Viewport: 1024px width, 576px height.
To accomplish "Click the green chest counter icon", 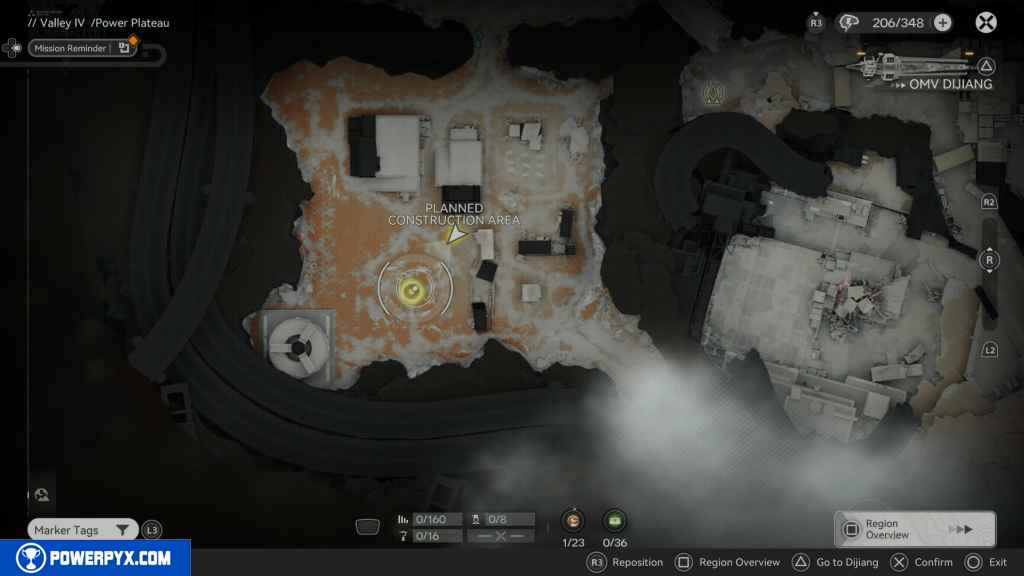I will tap(614, 520).
